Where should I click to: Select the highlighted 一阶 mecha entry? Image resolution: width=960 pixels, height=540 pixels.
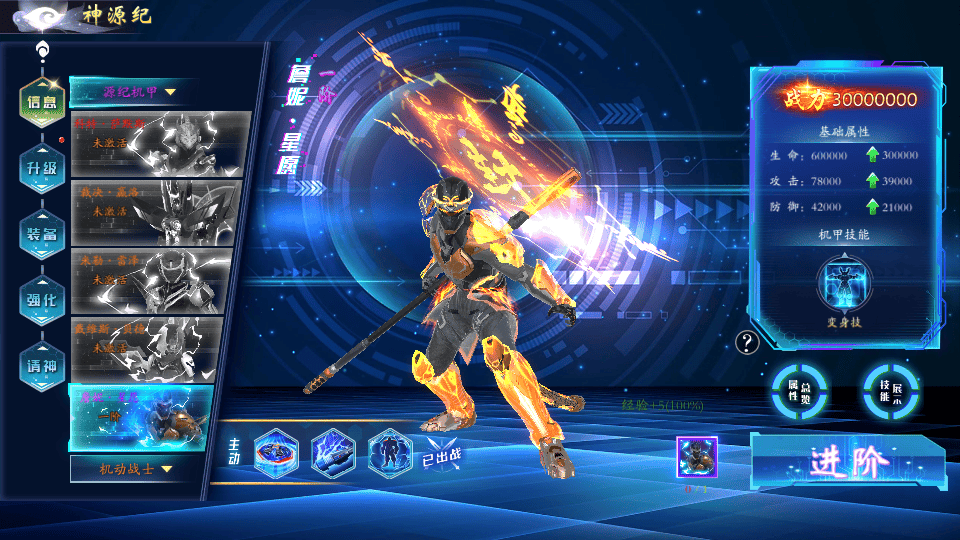tap(141, 418)
